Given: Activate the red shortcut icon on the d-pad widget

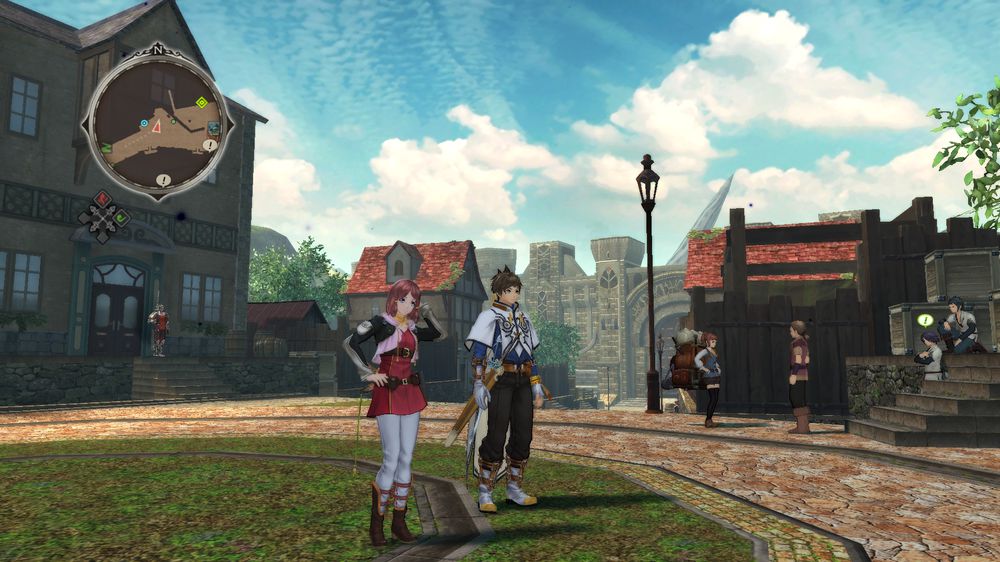Looking at the screenshot, I should (x=103, y=198).
